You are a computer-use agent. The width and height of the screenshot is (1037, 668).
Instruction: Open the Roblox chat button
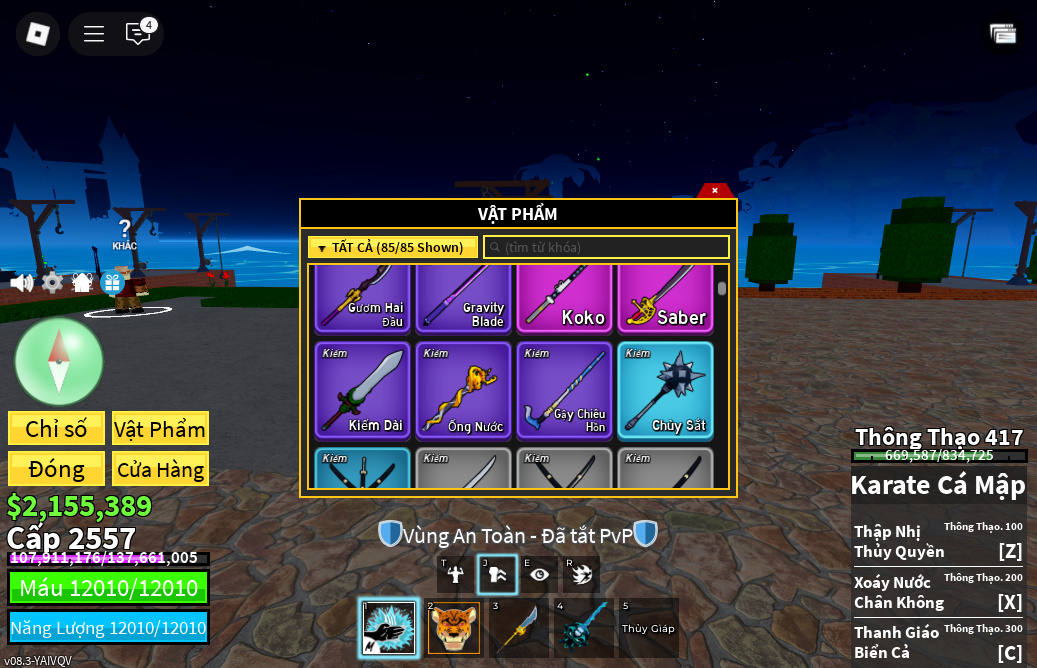138,34
